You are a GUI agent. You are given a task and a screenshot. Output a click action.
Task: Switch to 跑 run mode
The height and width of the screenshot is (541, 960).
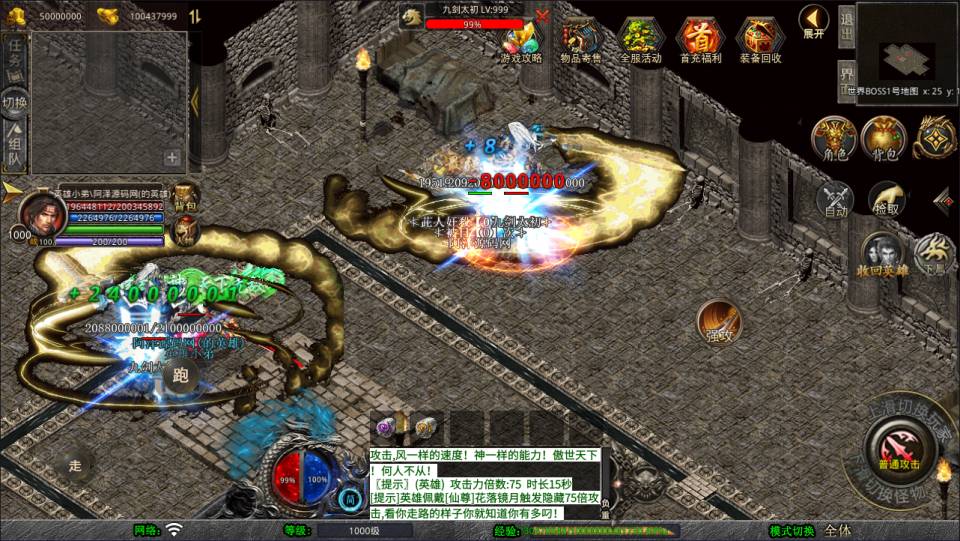[x=180, y=376]
